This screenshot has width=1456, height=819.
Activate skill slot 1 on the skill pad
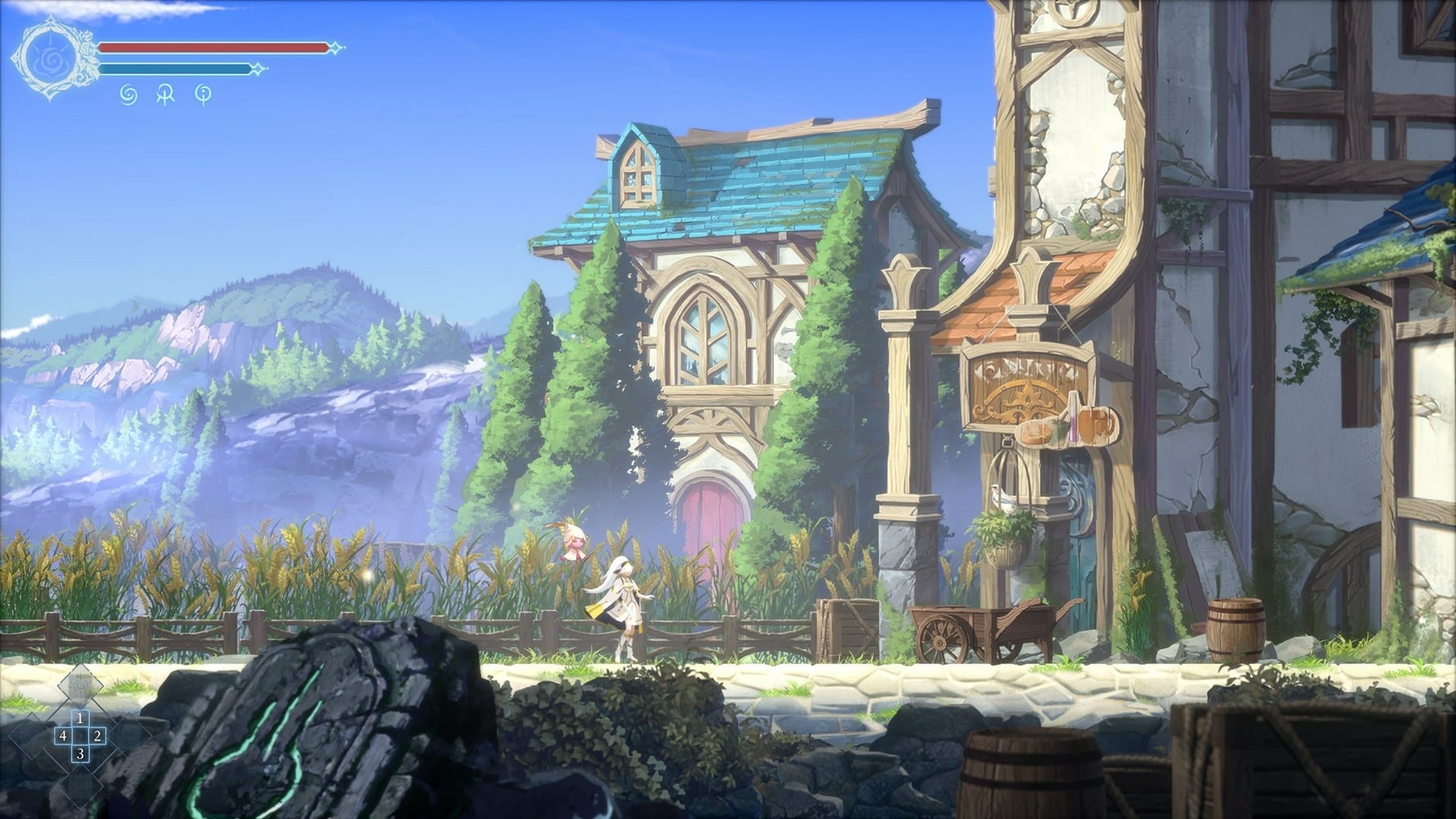pyautogui.click(x=80, y=719)
